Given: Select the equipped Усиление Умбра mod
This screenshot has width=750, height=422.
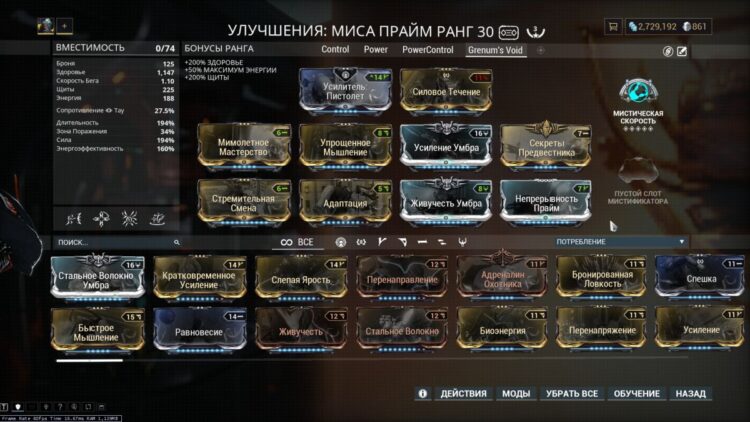Looking at the screenshot, I should point(446,146).
